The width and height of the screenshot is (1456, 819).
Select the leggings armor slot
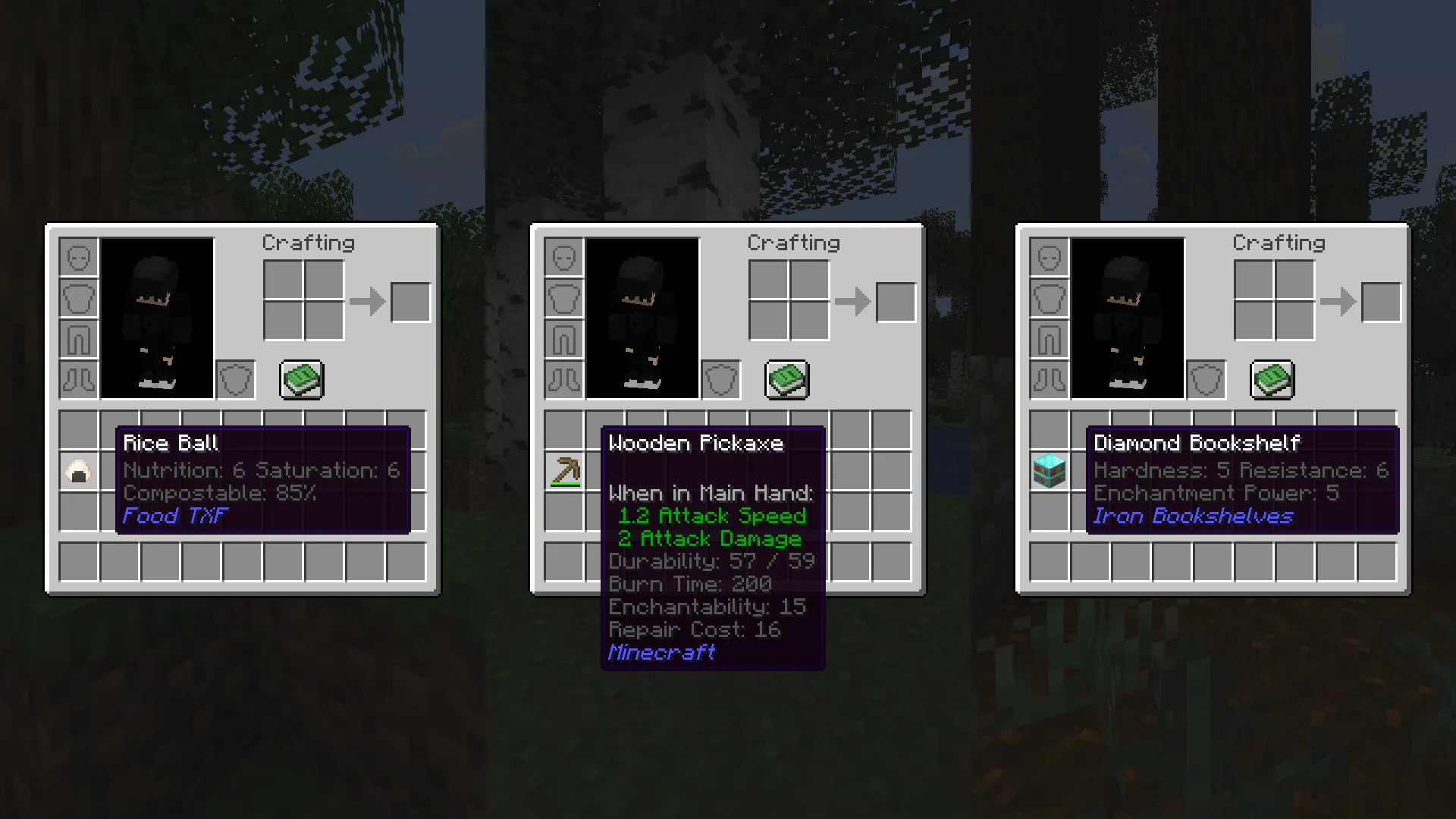pos(79,340)
